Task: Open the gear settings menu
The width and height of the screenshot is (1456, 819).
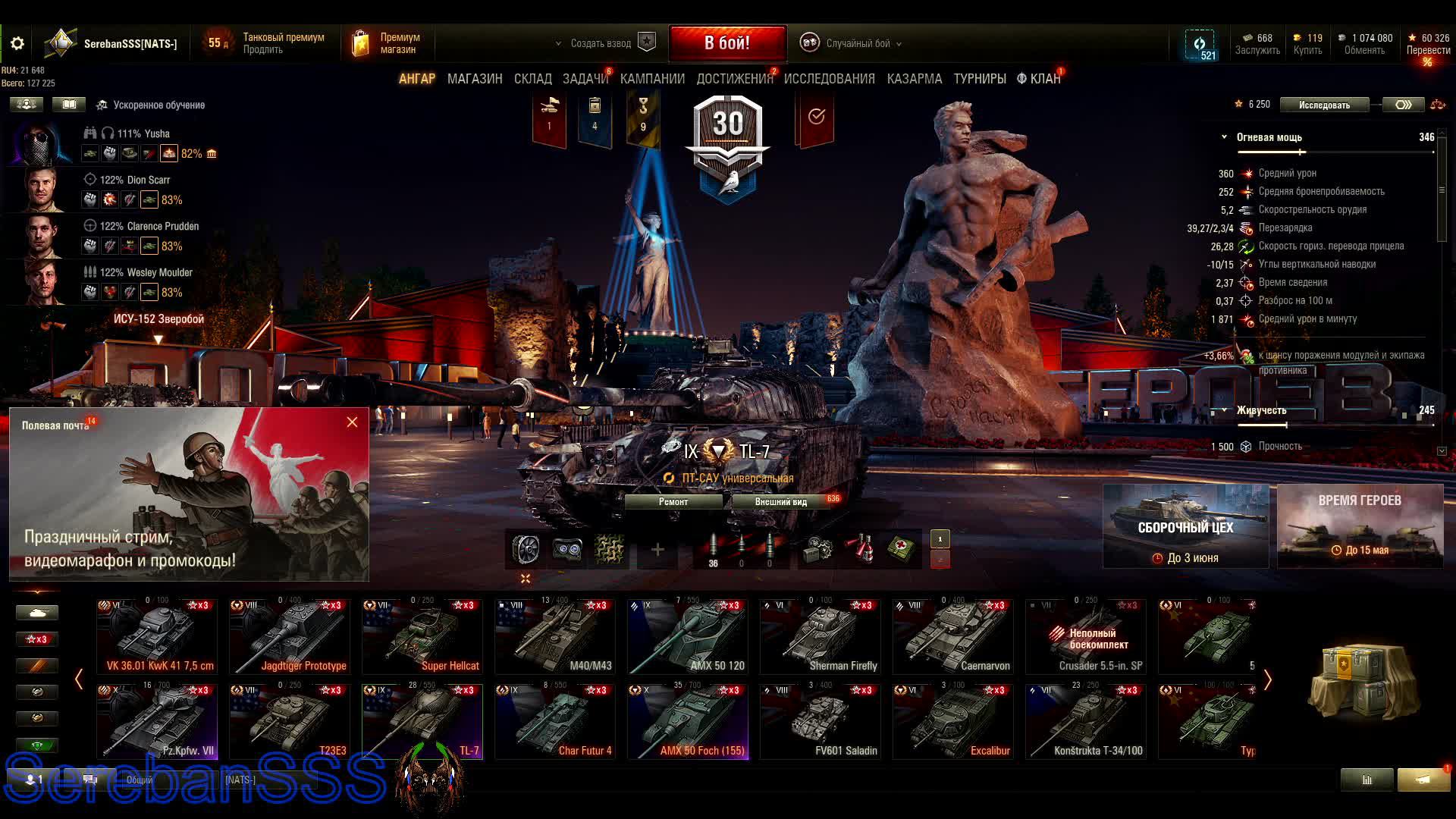Action: pos(17,44)
